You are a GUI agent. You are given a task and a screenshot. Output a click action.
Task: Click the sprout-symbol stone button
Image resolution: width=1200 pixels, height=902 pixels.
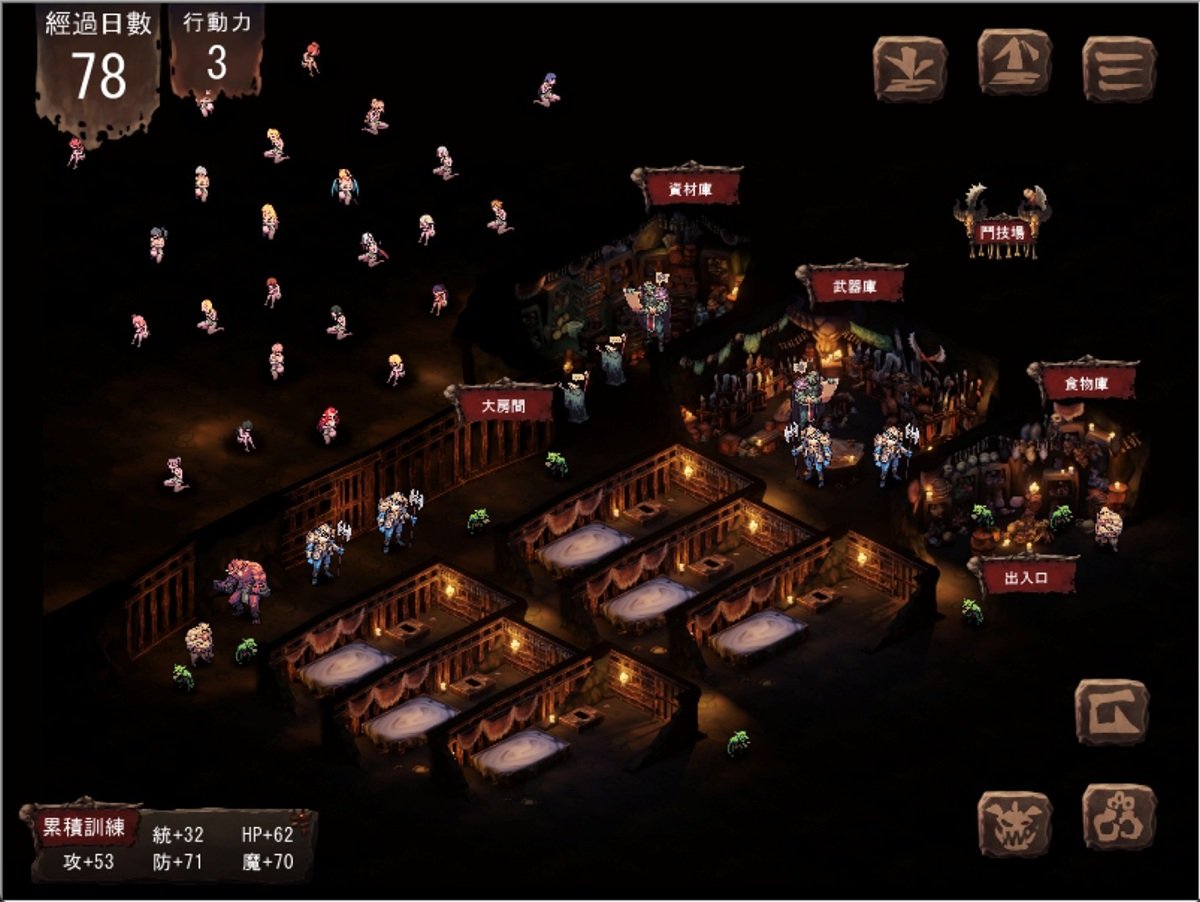click(x=909, y=68)
